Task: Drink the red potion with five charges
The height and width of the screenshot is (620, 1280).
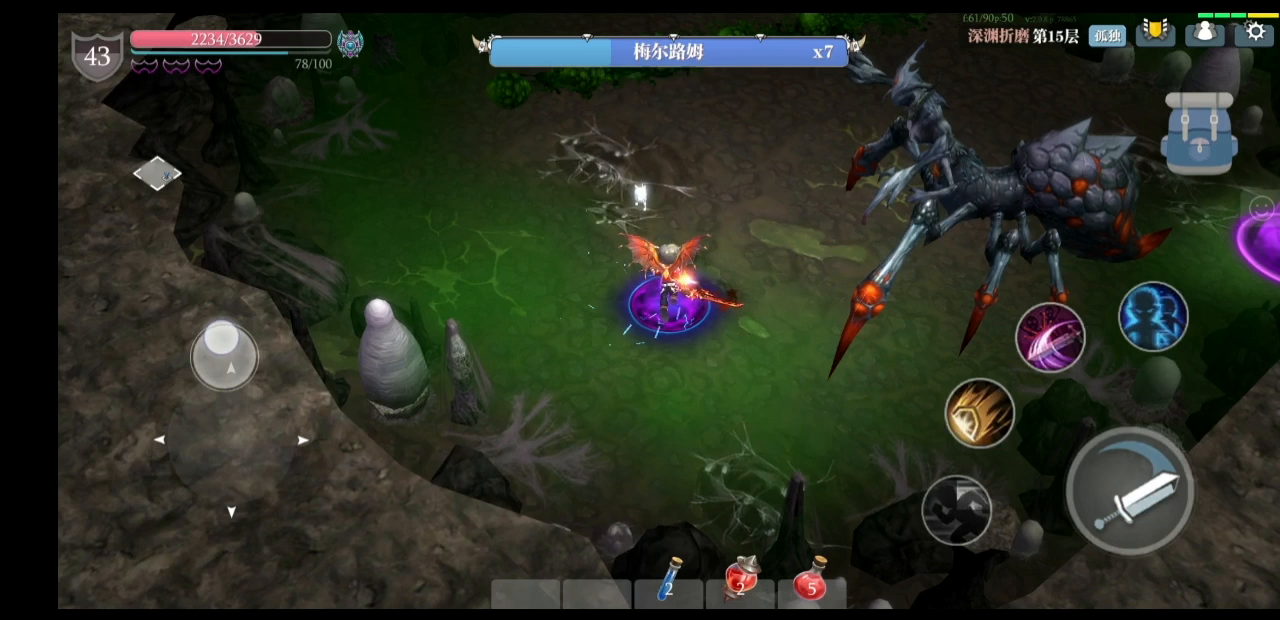Action: [x=811, y=580]
